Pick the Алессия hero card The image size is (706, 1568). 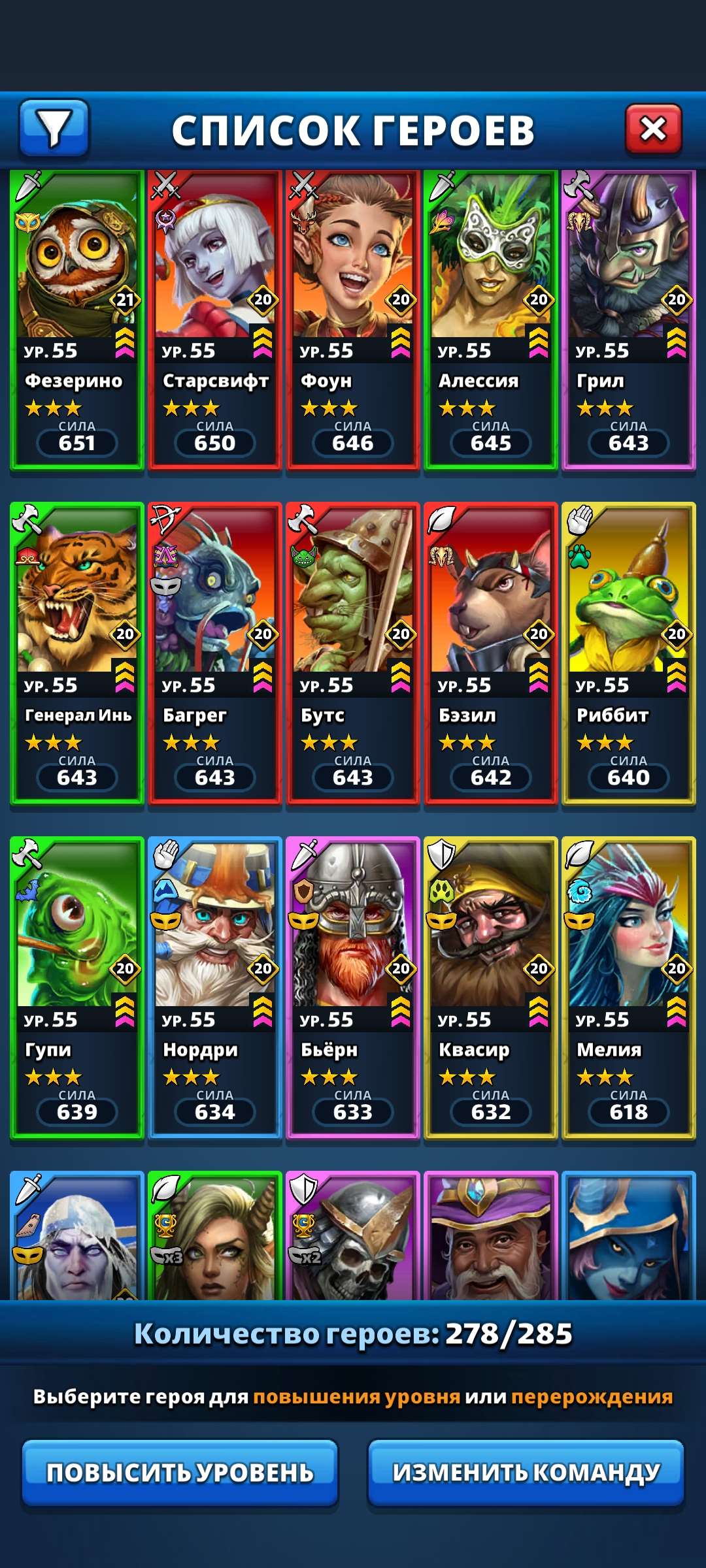click(x=491, y=320)
